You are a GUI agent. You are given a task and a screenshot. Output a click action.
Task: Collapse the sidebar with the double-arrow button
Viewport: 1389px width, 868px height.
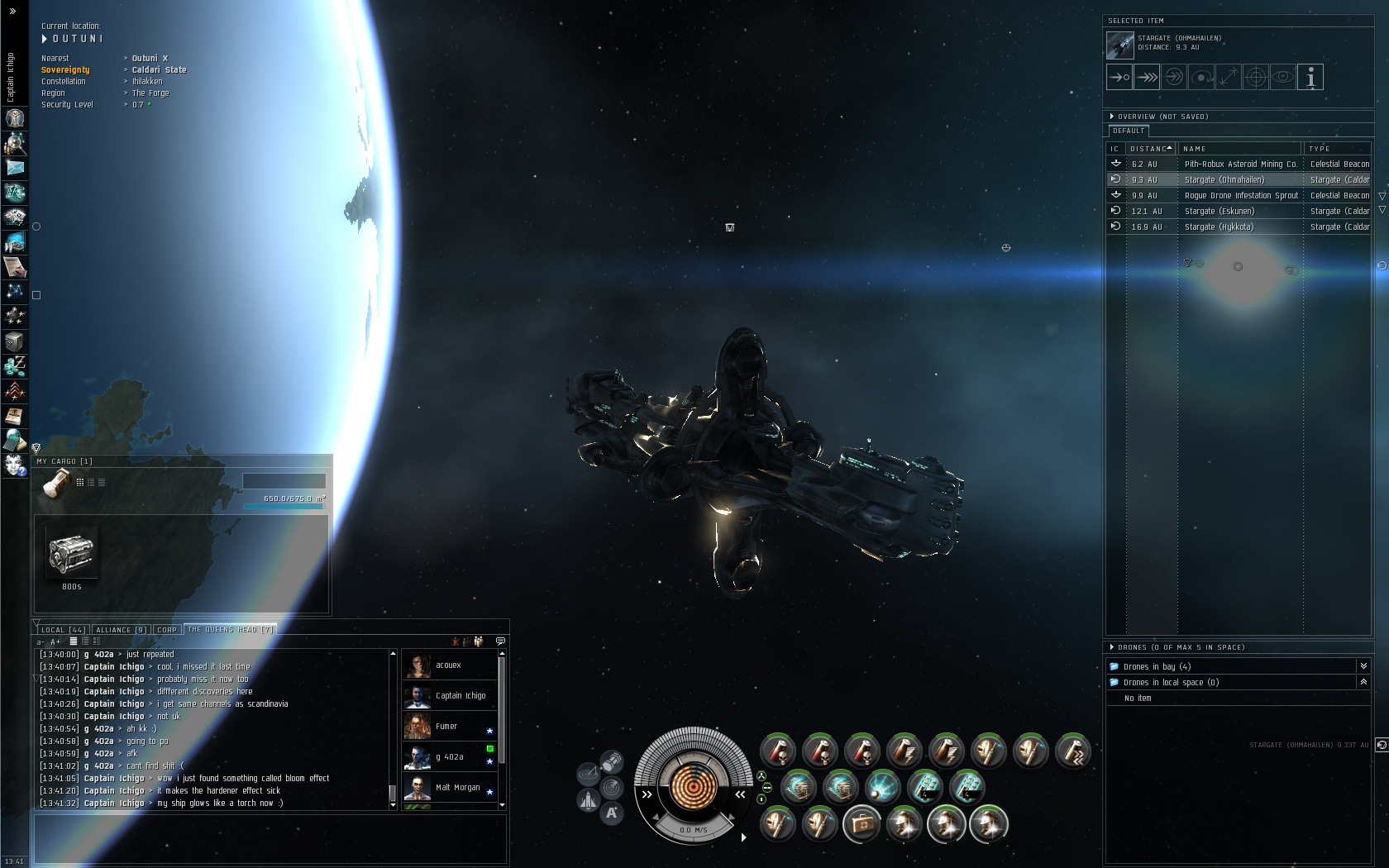point(12,11)
